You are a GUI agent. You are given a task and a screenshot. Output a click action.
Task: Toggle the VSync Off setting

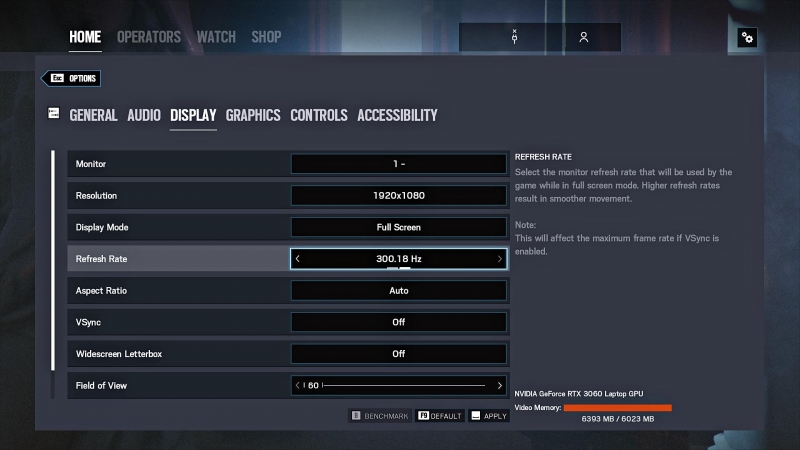coord(399,322)
